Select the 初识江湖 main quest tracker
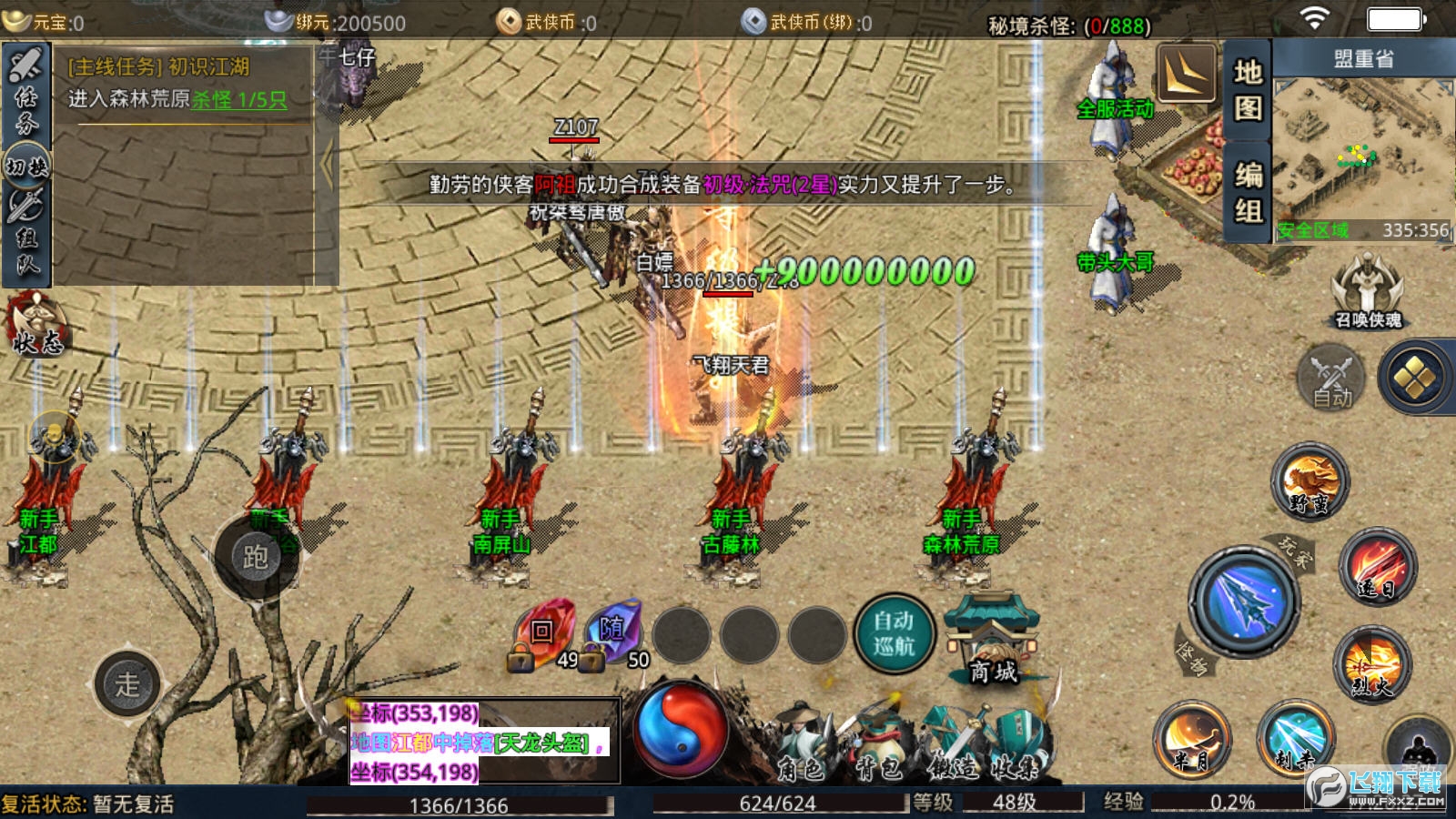1456x819 pixels. click(182, 82)
